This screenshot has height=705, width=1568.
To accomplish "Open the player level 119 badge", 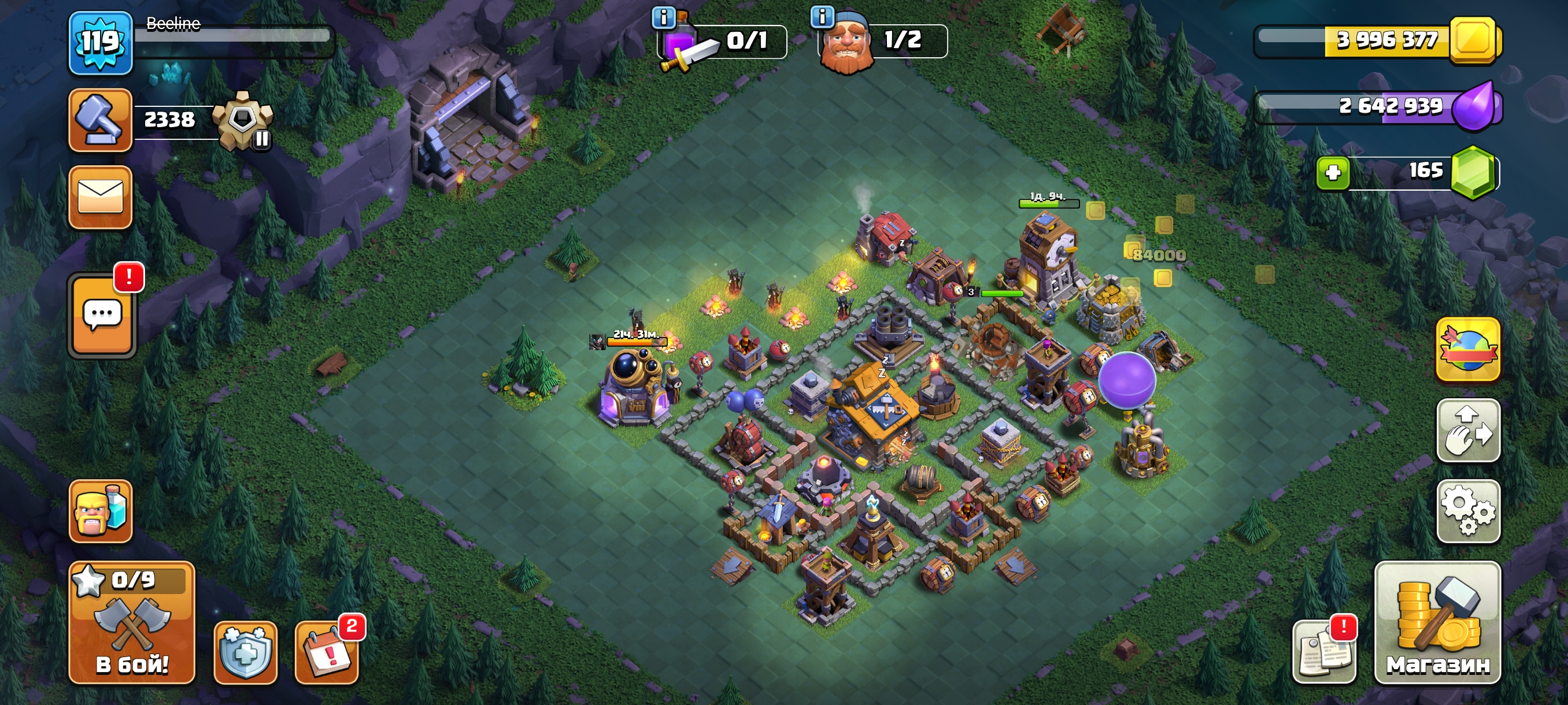I will [101, 43].
